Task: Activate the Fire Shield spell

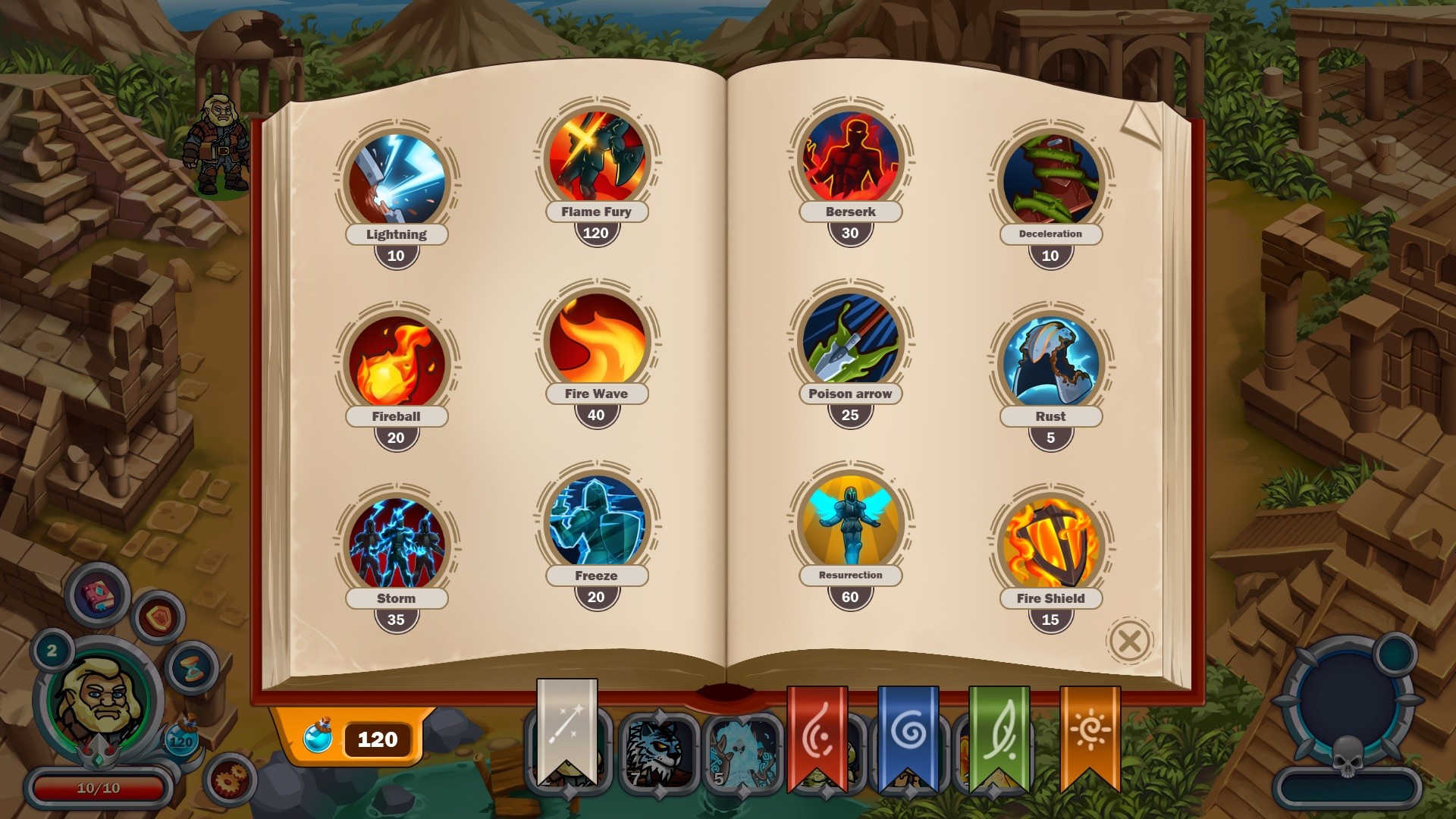Action: click(1051, 541)
